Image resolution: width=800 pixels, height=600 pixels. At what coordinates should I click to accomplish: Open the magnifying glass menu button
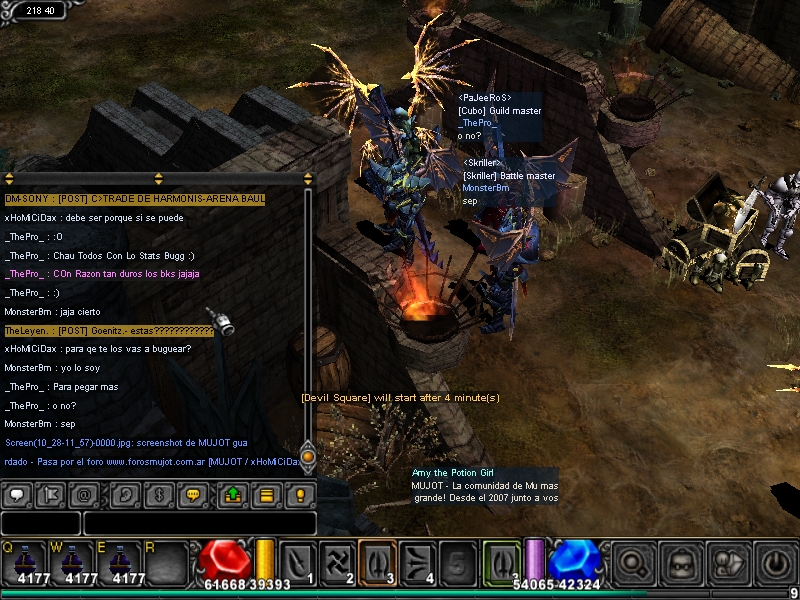click(x=634, y=564)
